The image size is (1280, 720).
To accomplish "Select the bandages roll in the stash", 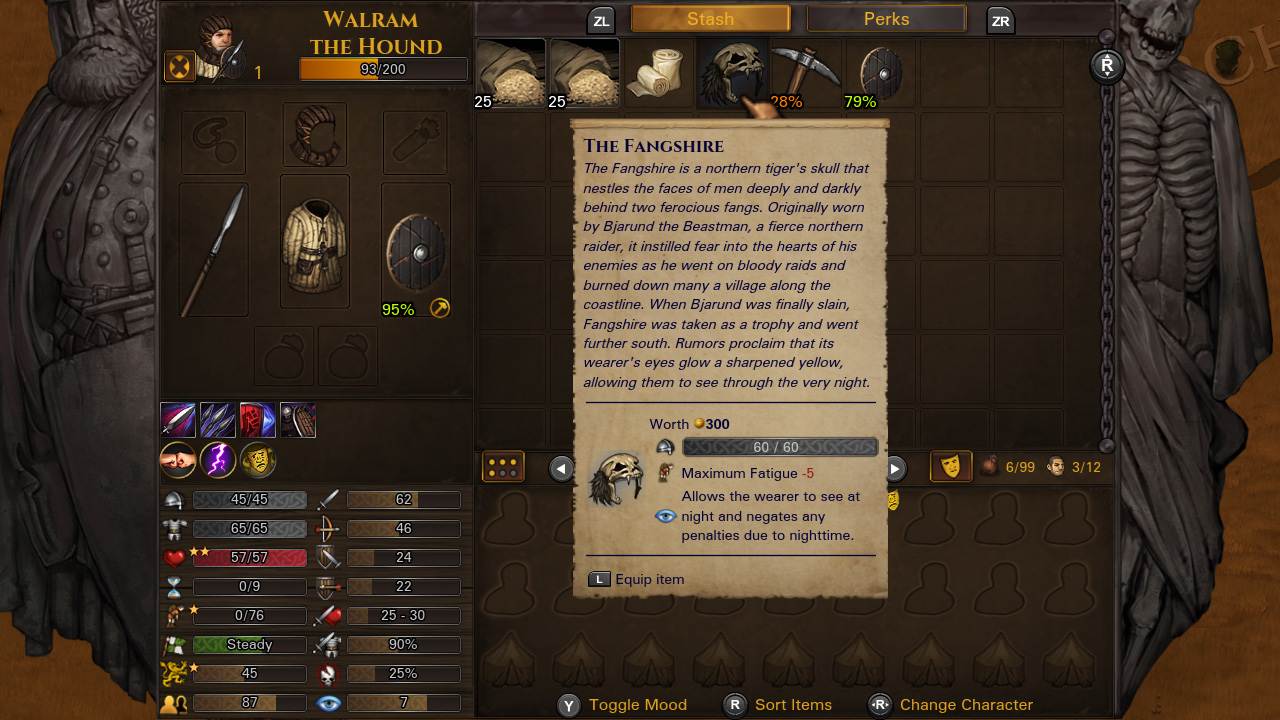I will 658,71.
